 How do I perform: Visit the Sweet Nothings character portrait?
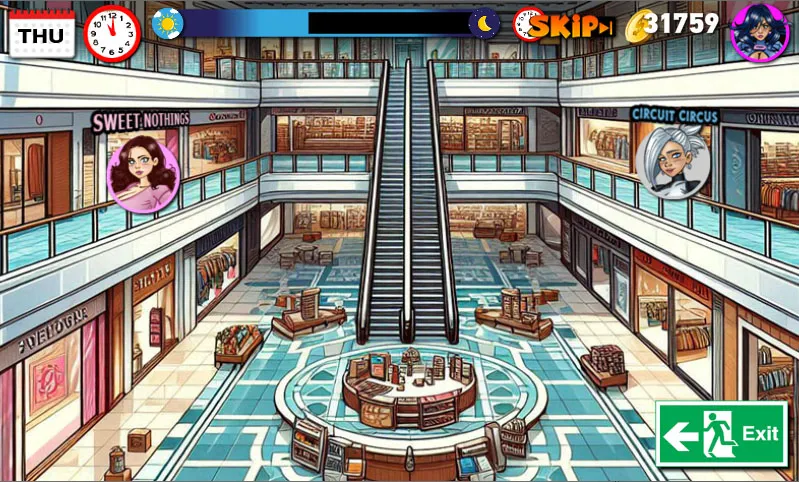point(142,172)
